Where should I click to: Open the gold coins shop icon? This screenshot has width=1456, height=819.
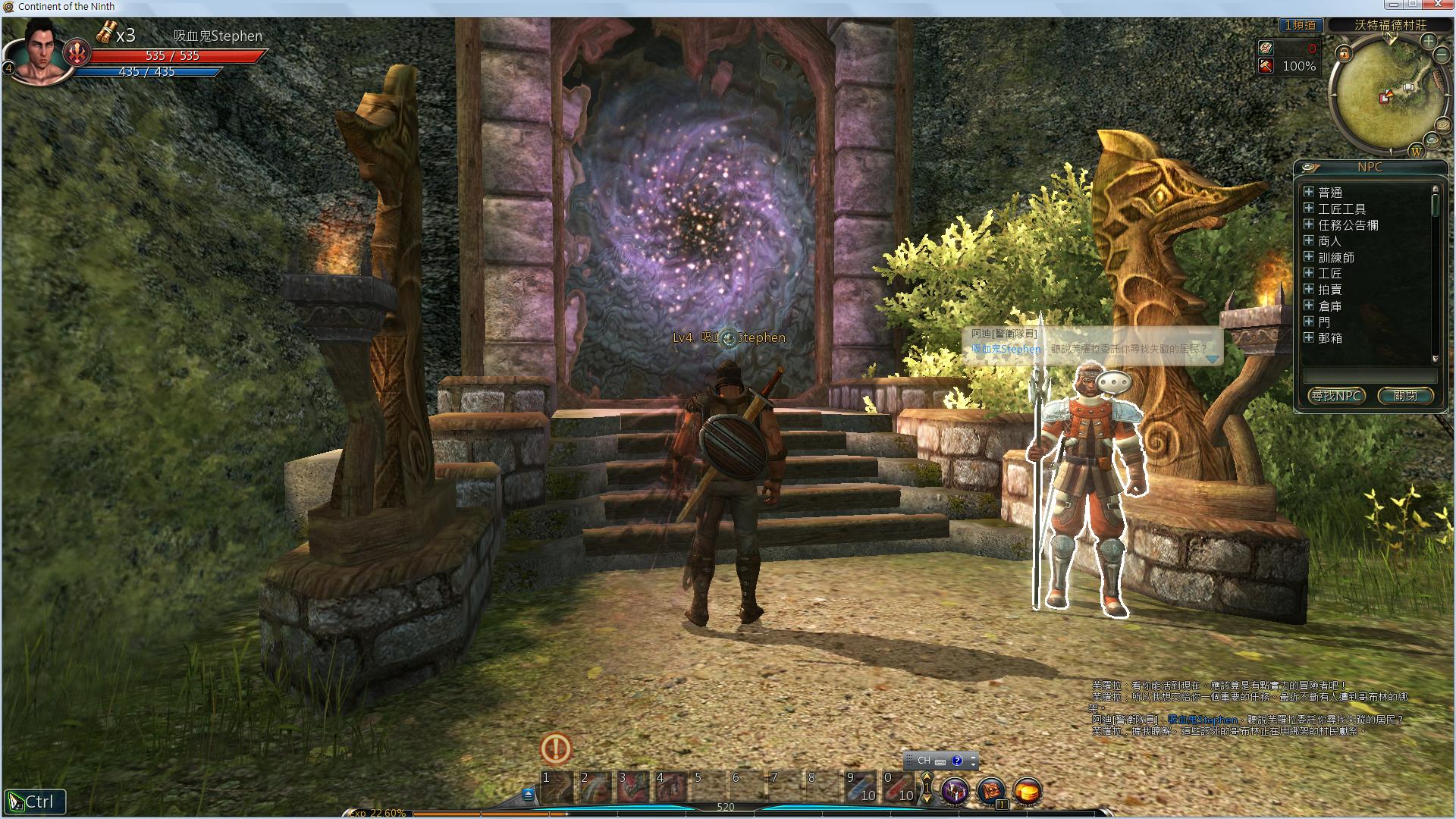1028,791
